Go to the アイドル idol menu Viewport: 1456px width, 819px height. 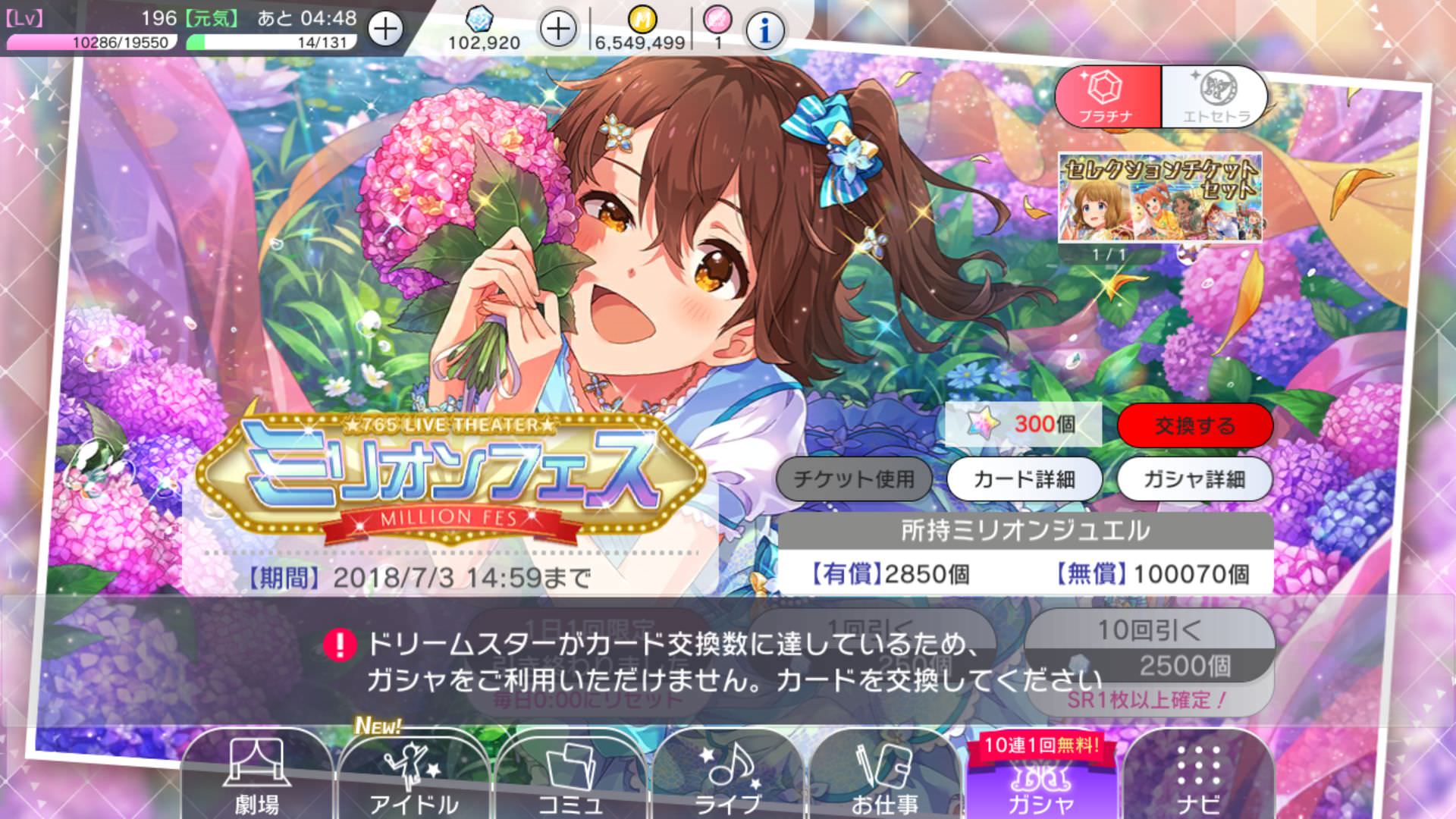click(x=413, y=777)
